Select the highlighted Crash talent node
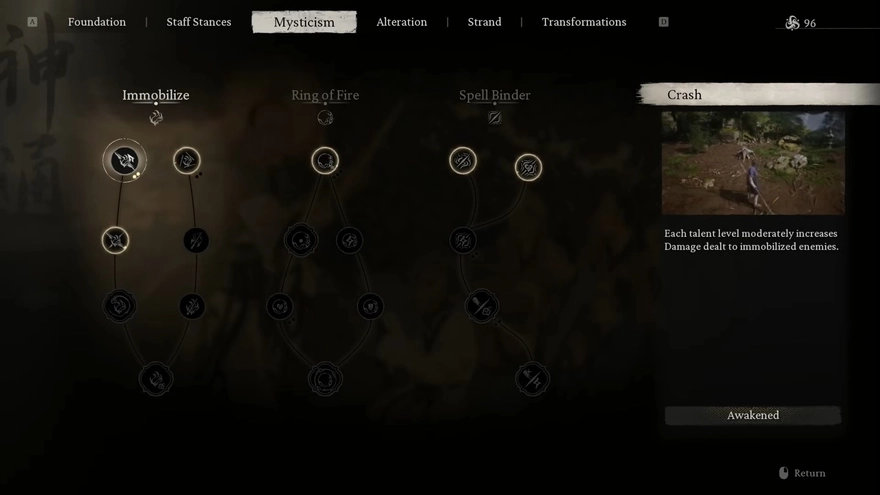Viewport: 880px width, 495px height. (125, 160)
